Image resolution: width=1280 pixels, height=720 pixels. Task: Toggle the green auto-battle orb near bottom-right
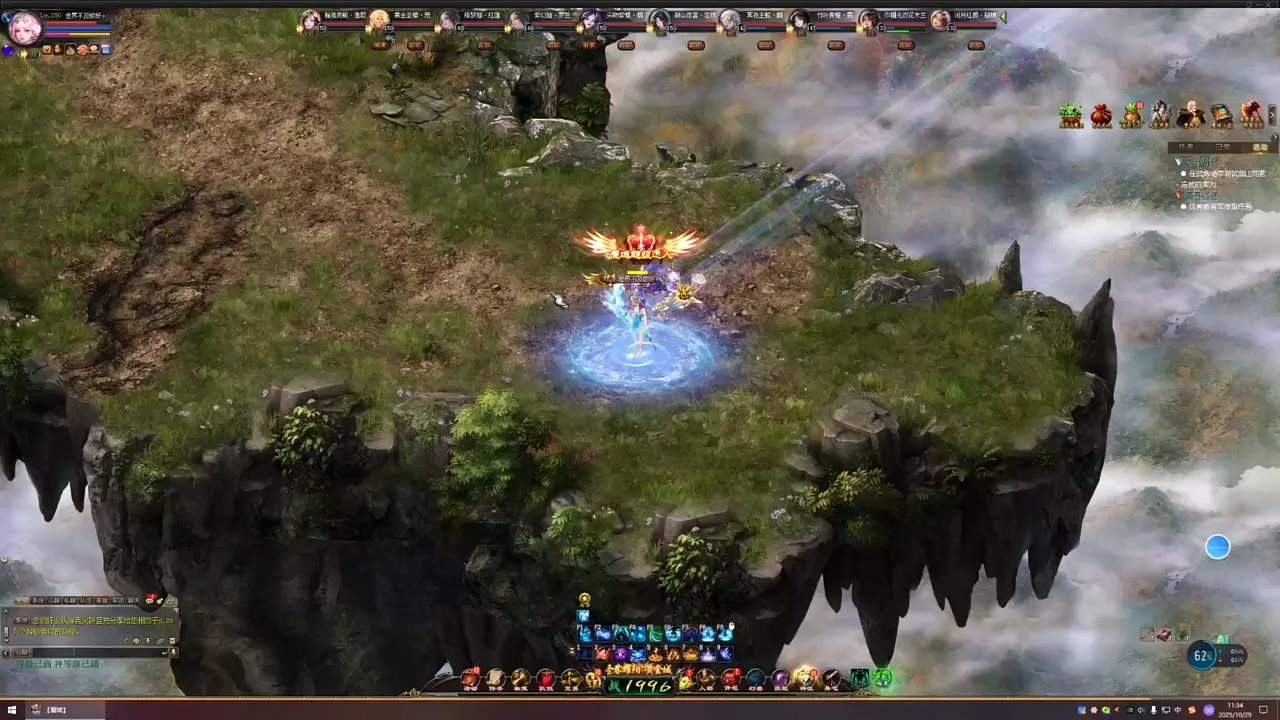(x=883, y=680)
